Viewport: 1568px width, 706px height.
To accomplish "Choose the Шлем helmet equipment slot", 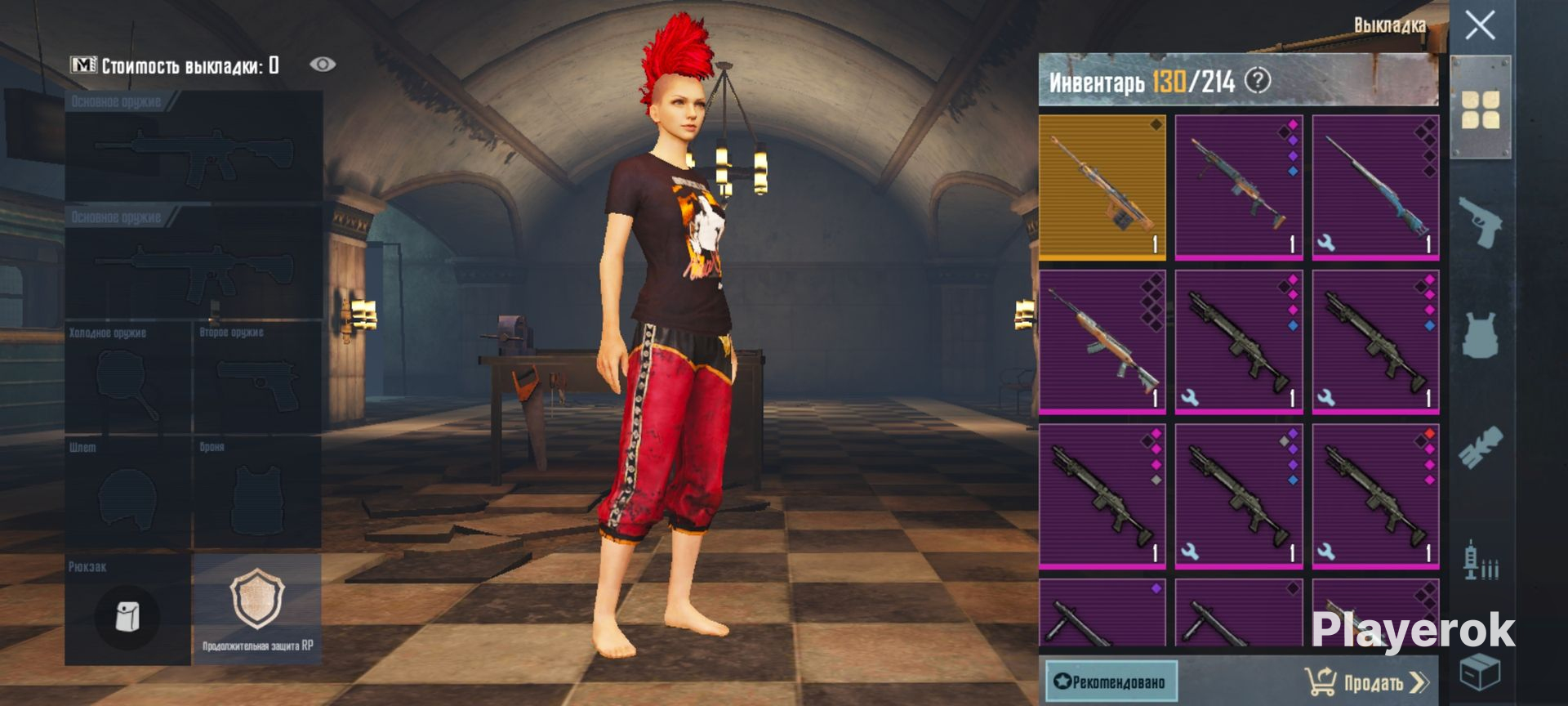I will (x=127, y=493).
